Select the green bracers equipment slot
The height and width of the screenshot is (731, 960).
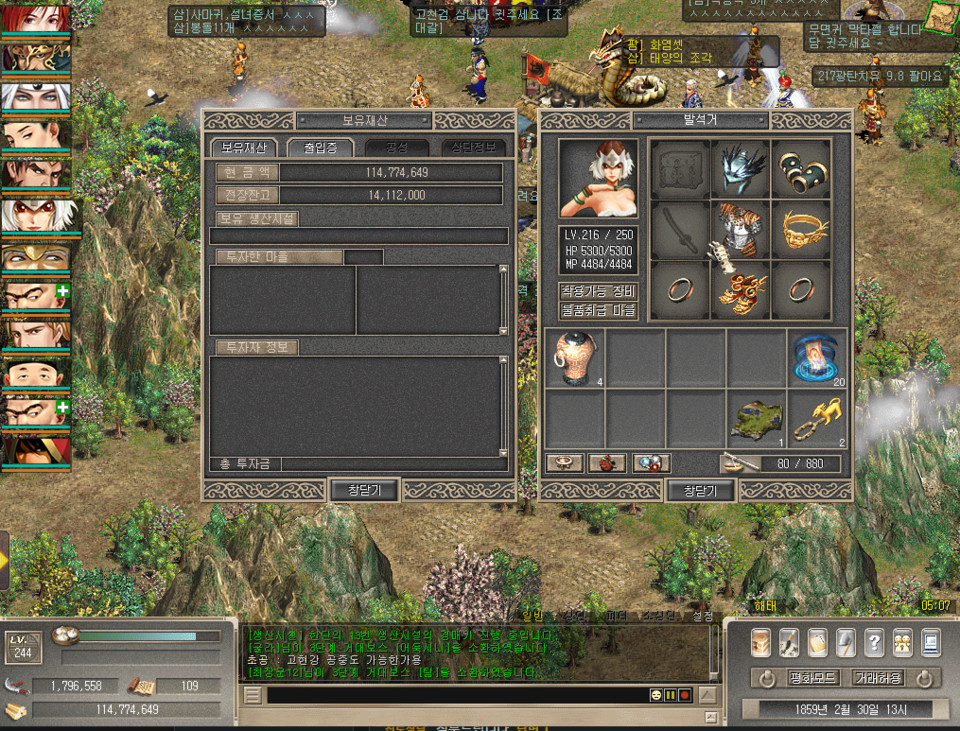801,168
